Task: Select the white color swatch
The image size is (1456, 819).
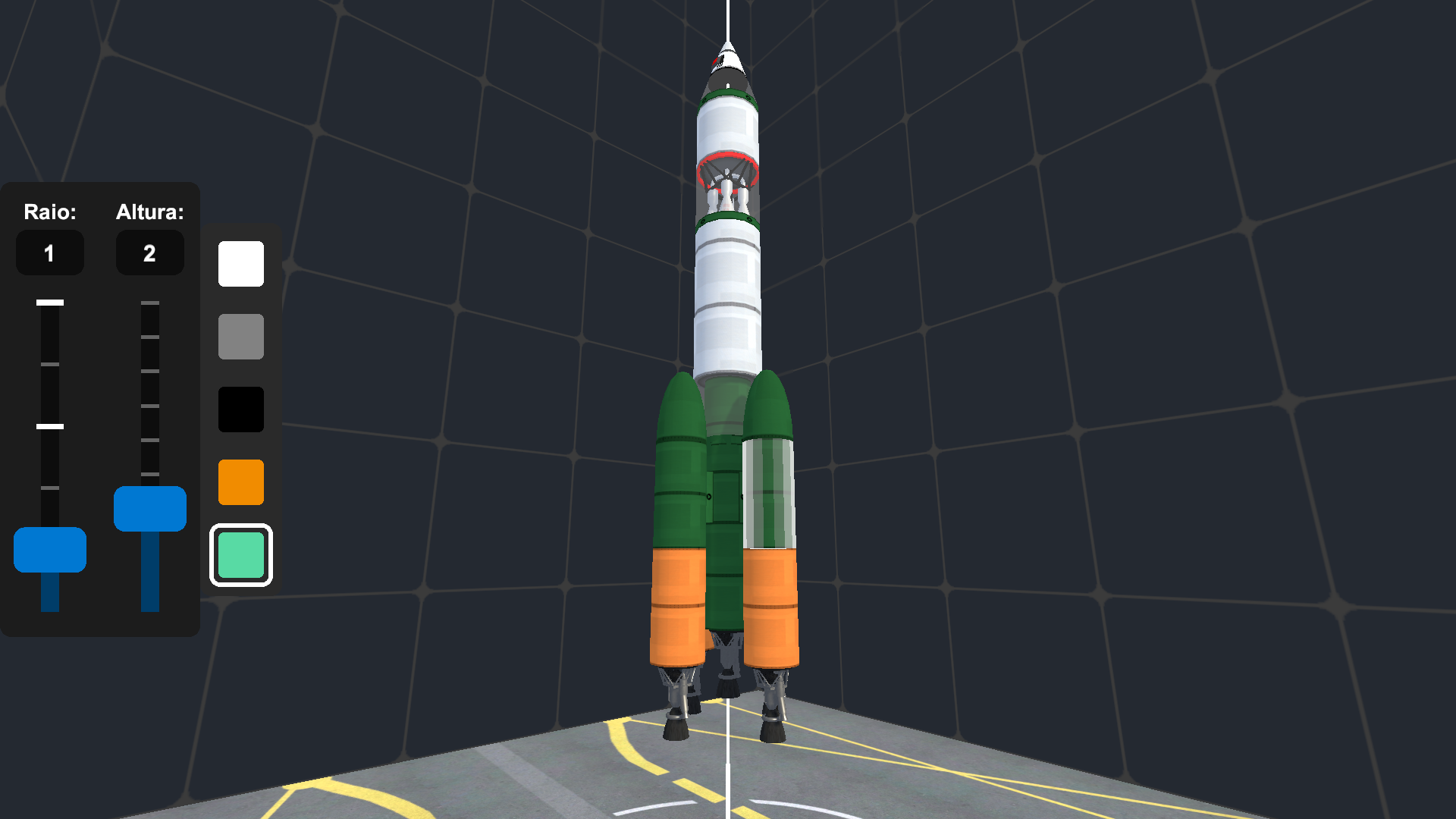Action: [240, 264]
